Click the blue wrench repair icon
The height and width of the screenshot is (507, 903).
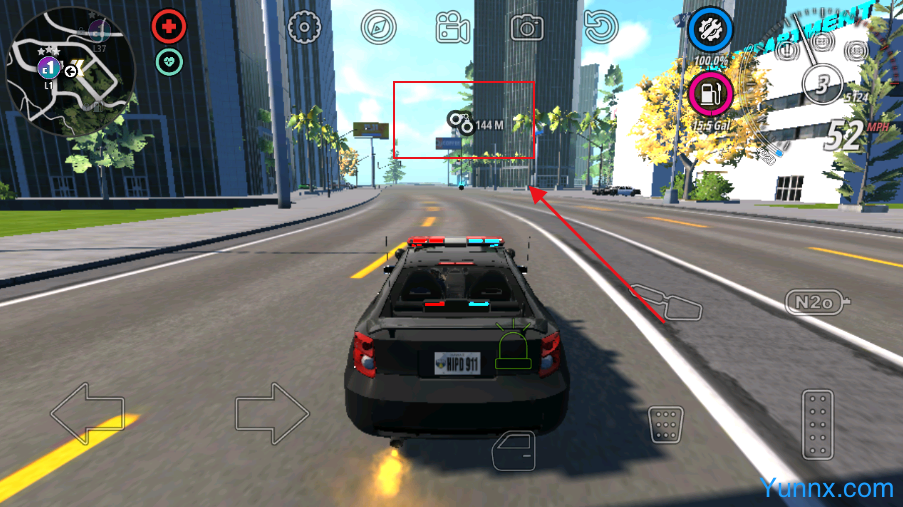711,30
